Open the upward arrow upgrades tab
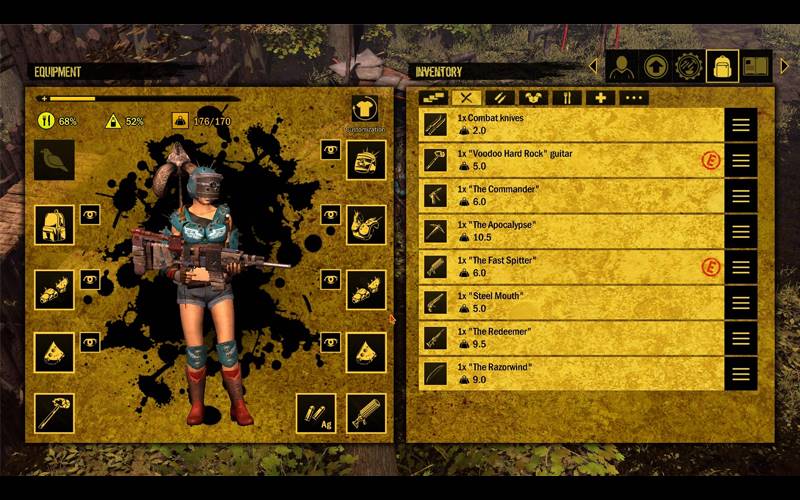 pos(655,67)
